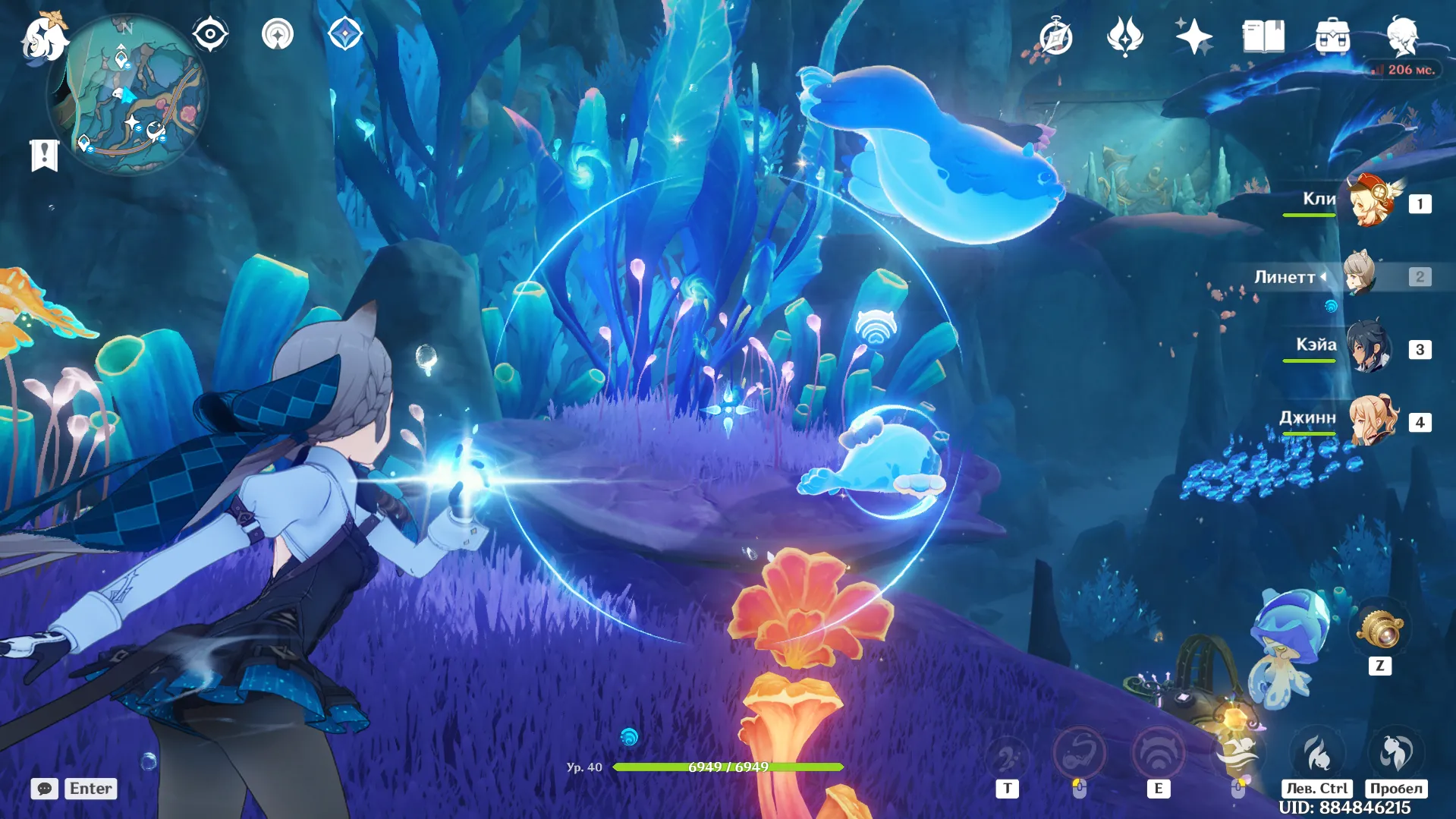Open the adventurer handbook book icon
Screen dimensions: 1456x819
coord(1263,36)
